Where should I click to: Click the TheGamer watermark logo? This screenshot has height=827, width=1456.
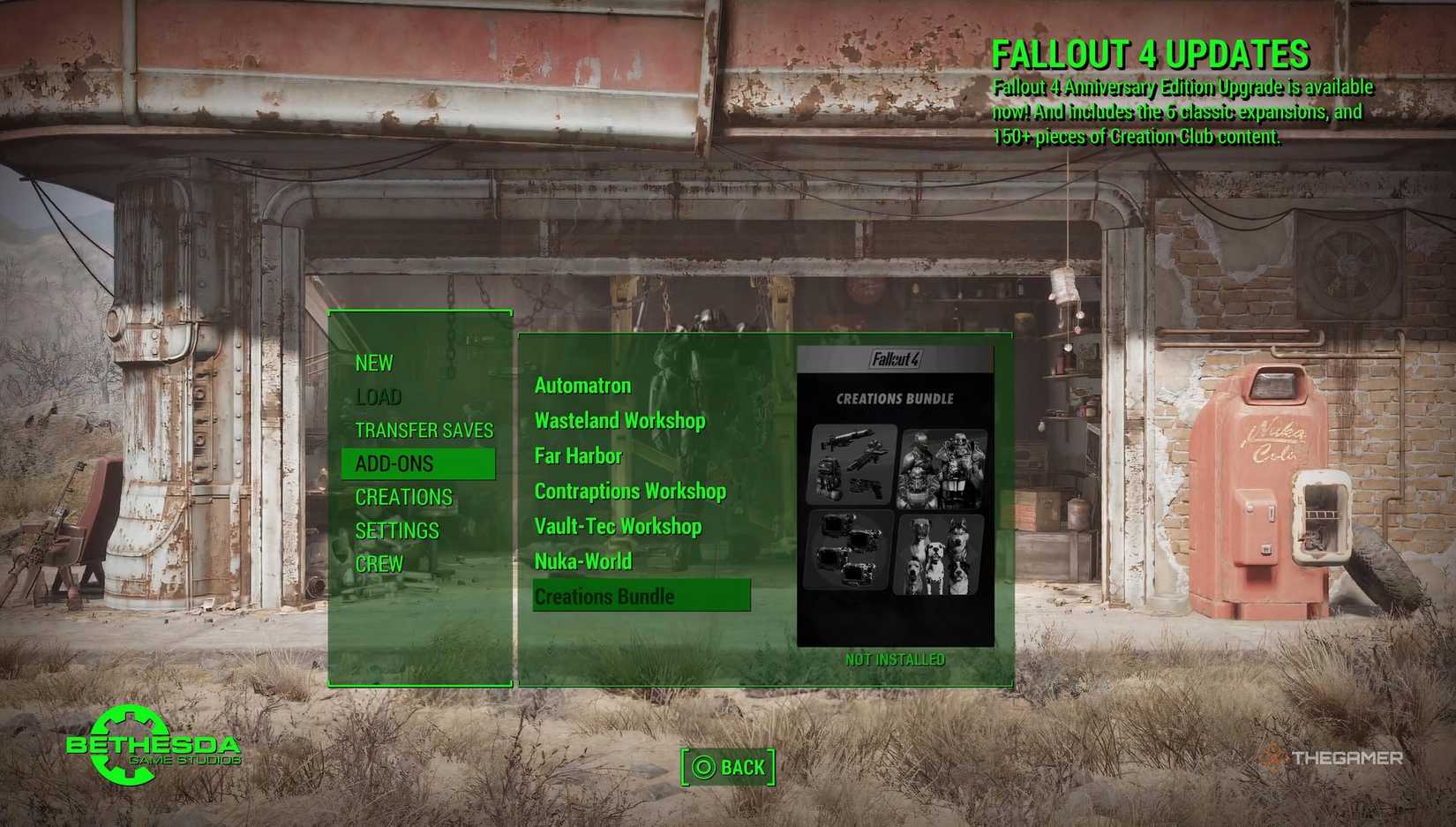[x=1332, y=756]
